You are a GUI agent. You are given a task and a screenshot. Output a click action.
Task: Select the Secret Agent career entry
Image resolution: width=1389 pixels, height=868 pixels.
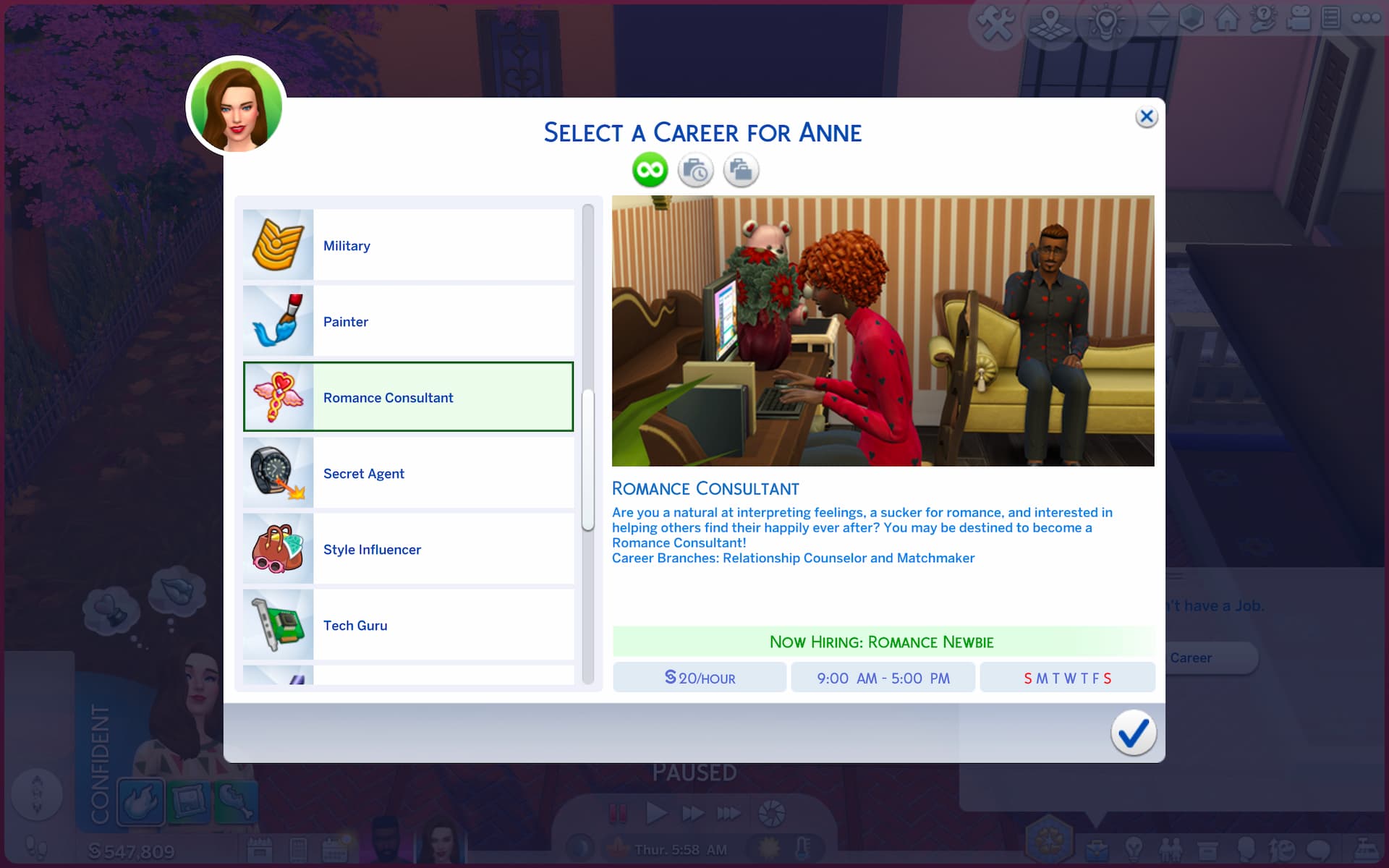tap(407, 473)
